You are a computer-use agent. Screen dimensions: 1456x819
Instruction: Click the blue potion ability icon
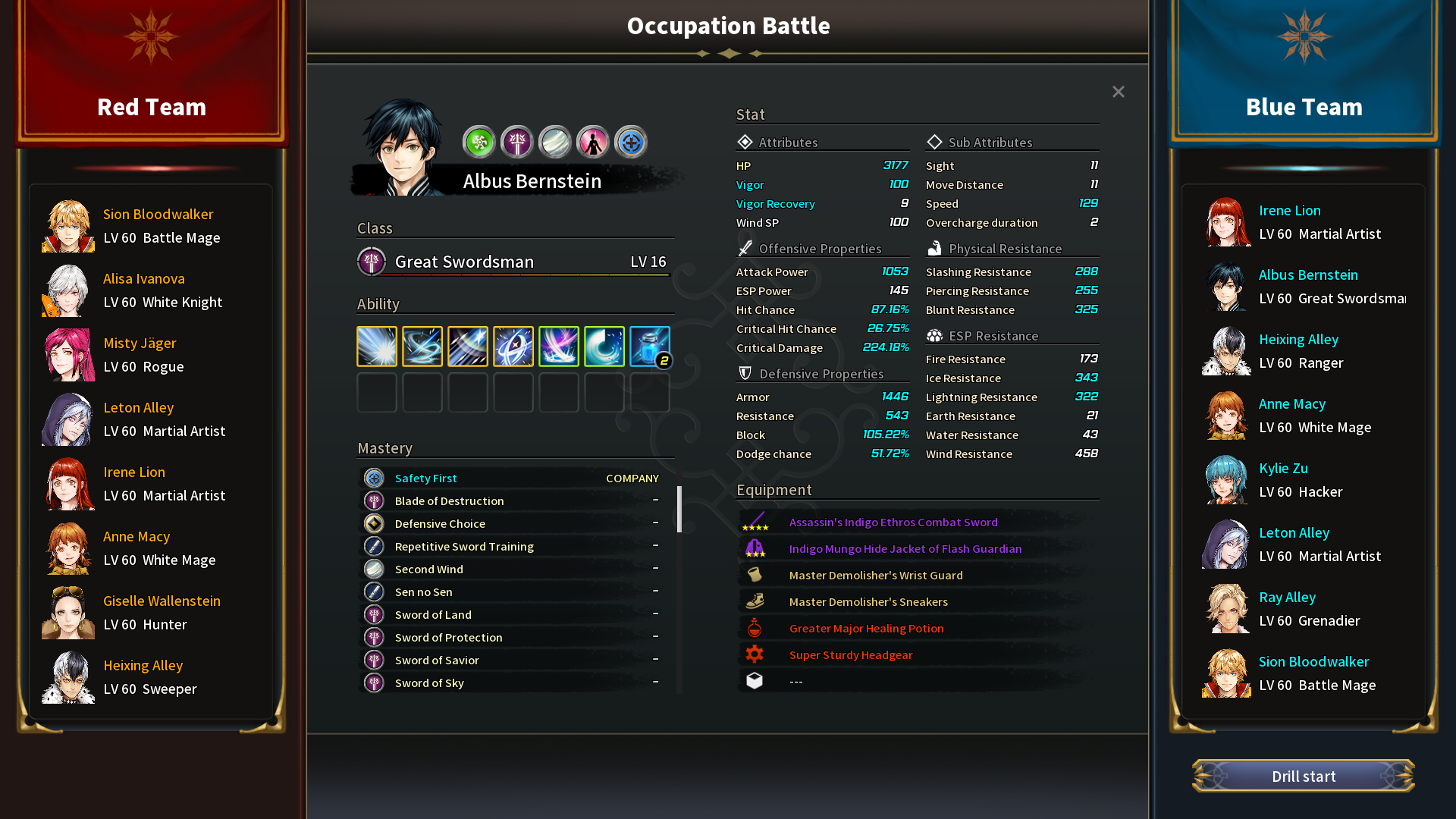[x=649, y=347]
